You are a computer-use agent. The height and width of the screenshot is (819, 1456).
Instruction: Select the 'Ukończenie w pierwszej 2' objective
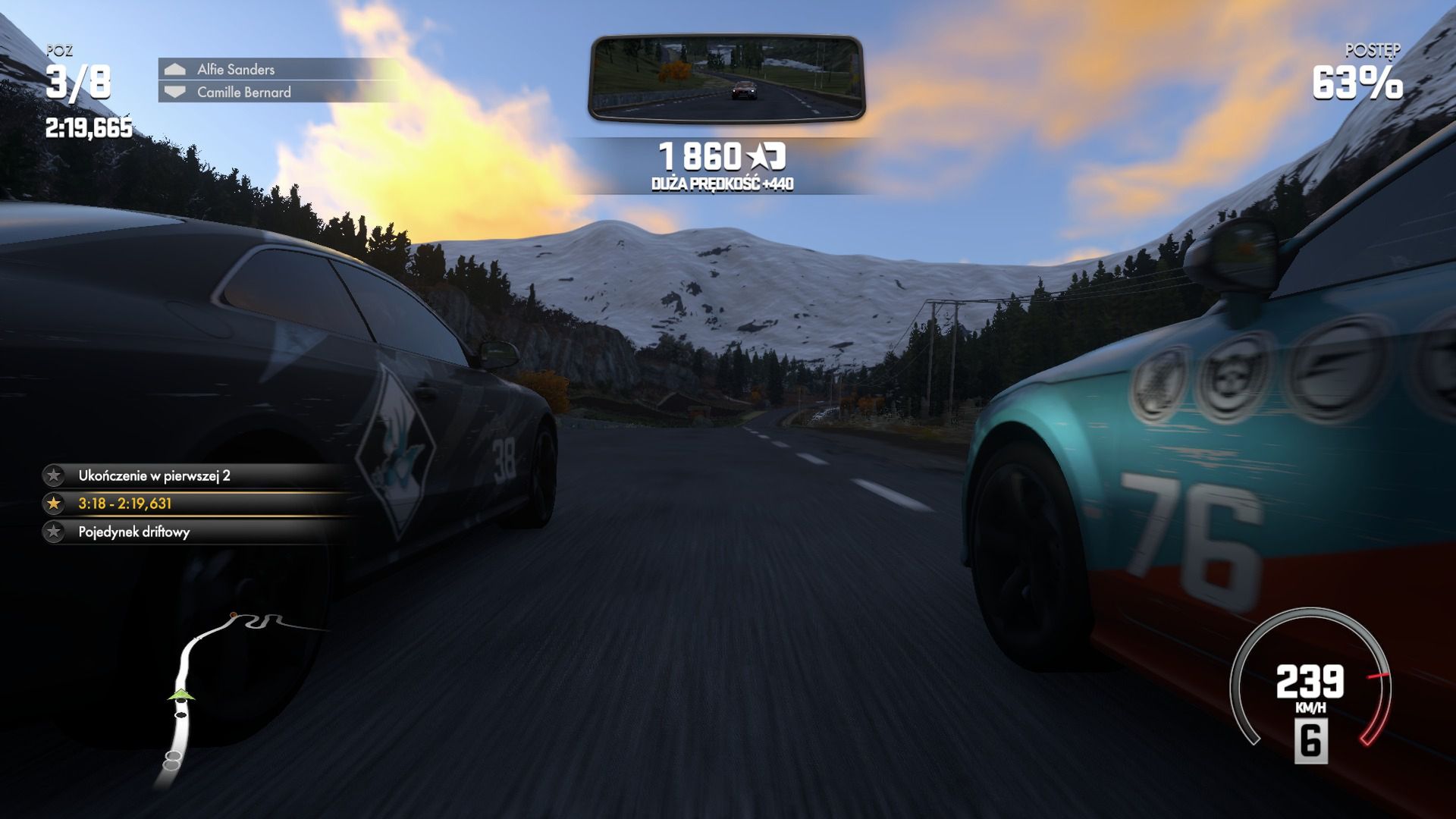(154, 475)
